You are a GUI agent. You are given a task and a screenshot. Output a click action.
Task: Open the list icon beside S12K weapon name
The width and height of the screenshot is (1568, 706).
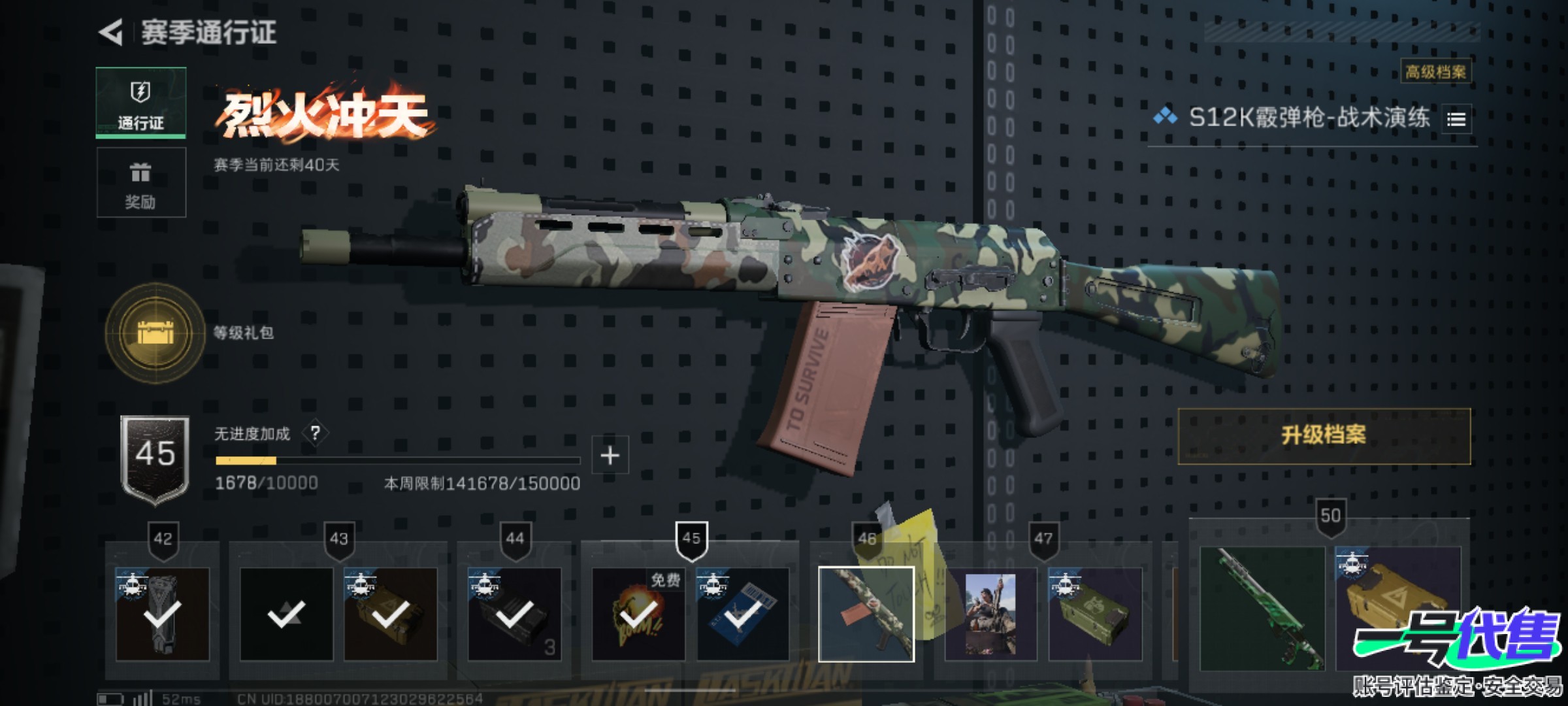pyautogui.click(x=1456, y=120)
